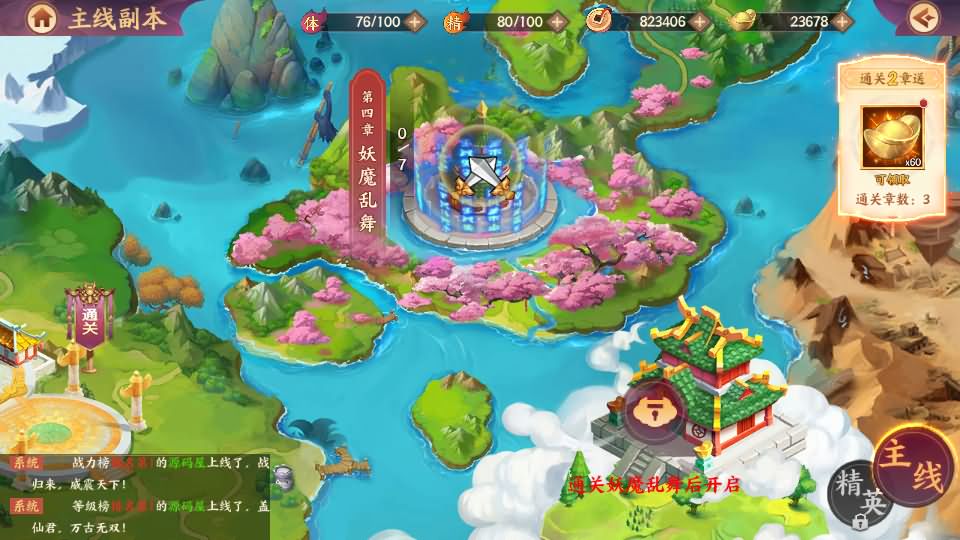Switch to the 主线 main story mode

(914, 468)
